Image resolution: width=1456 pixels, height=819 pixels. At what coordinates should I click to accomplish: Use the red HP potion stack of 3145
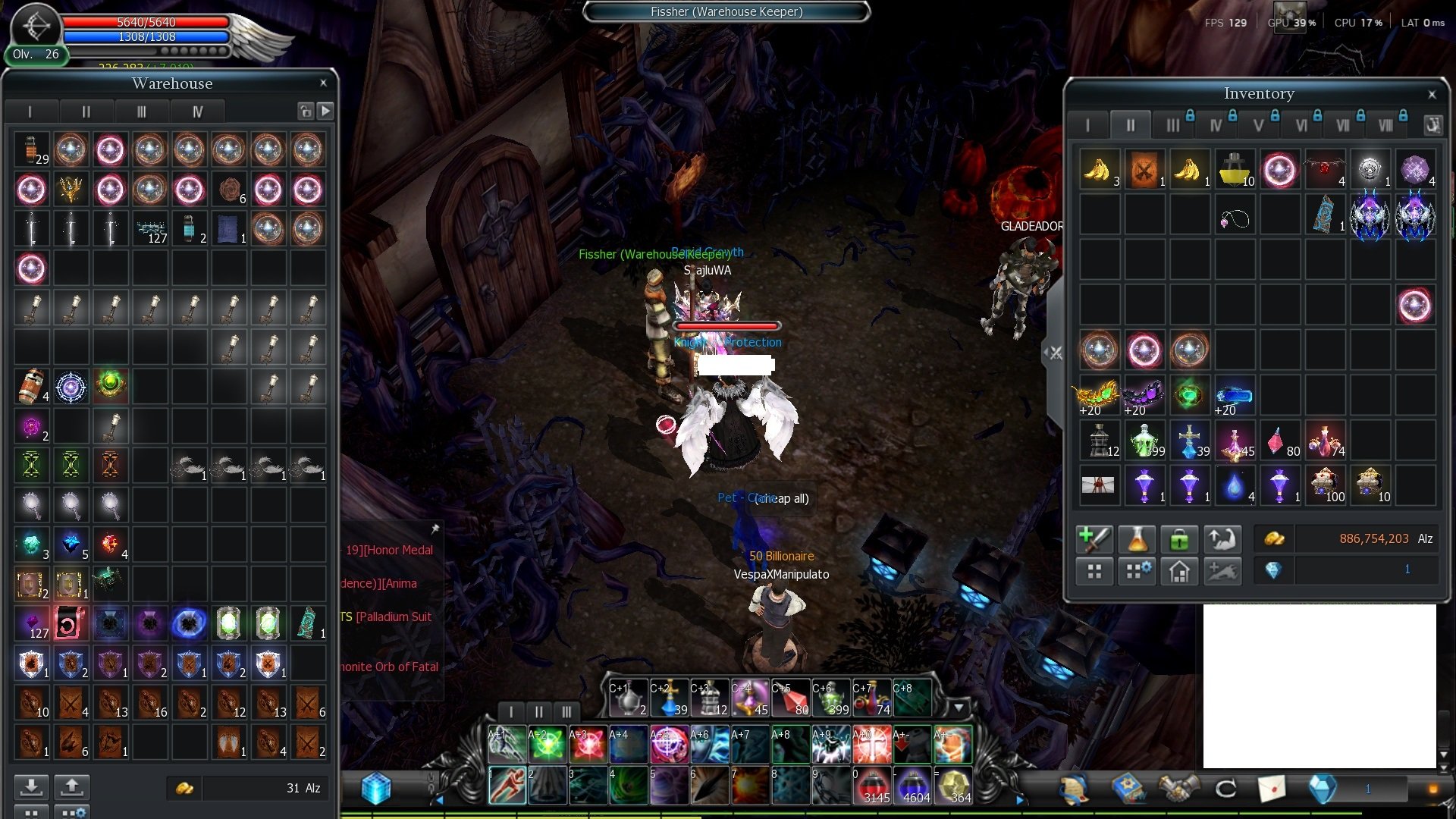872,786
